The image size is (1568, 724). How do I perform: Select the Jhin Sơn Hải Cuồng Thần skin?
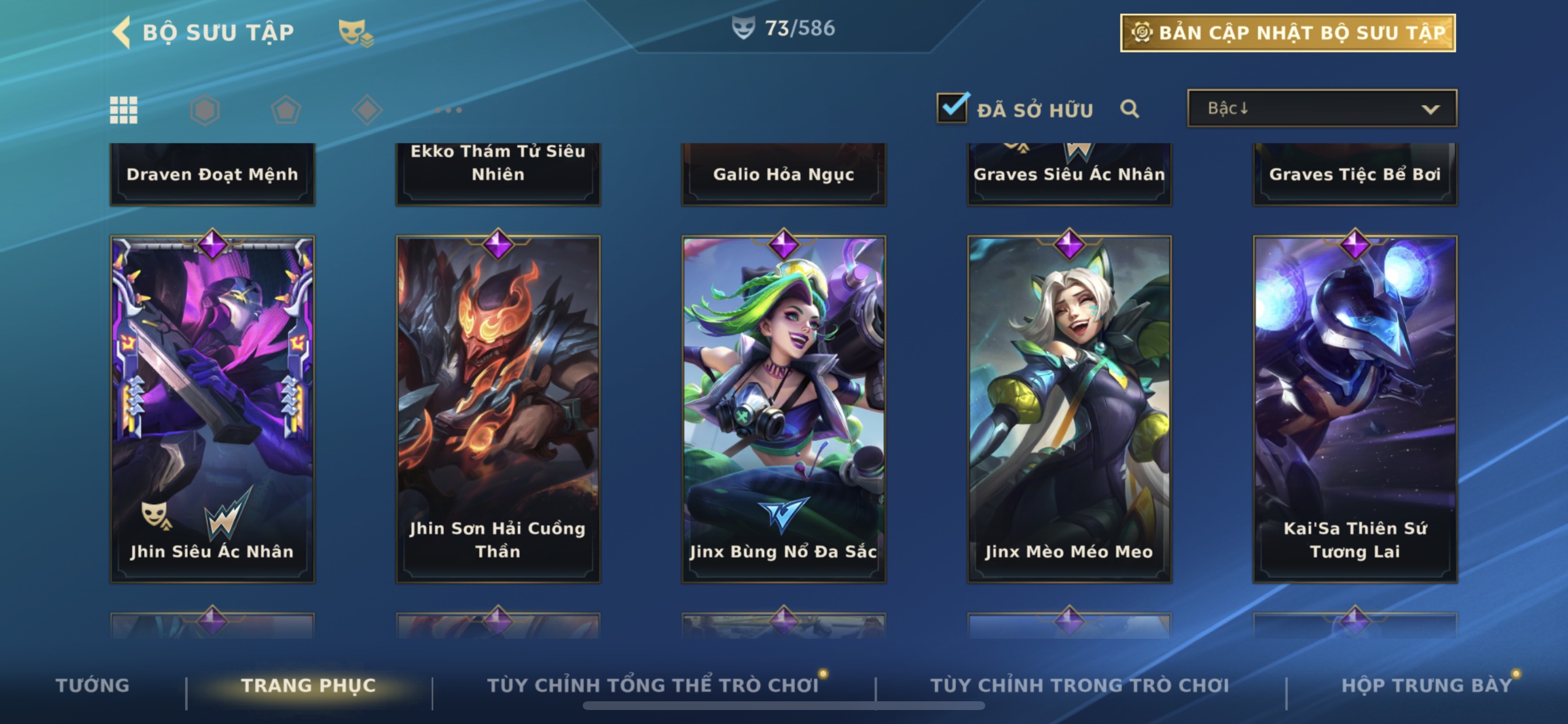498,407
